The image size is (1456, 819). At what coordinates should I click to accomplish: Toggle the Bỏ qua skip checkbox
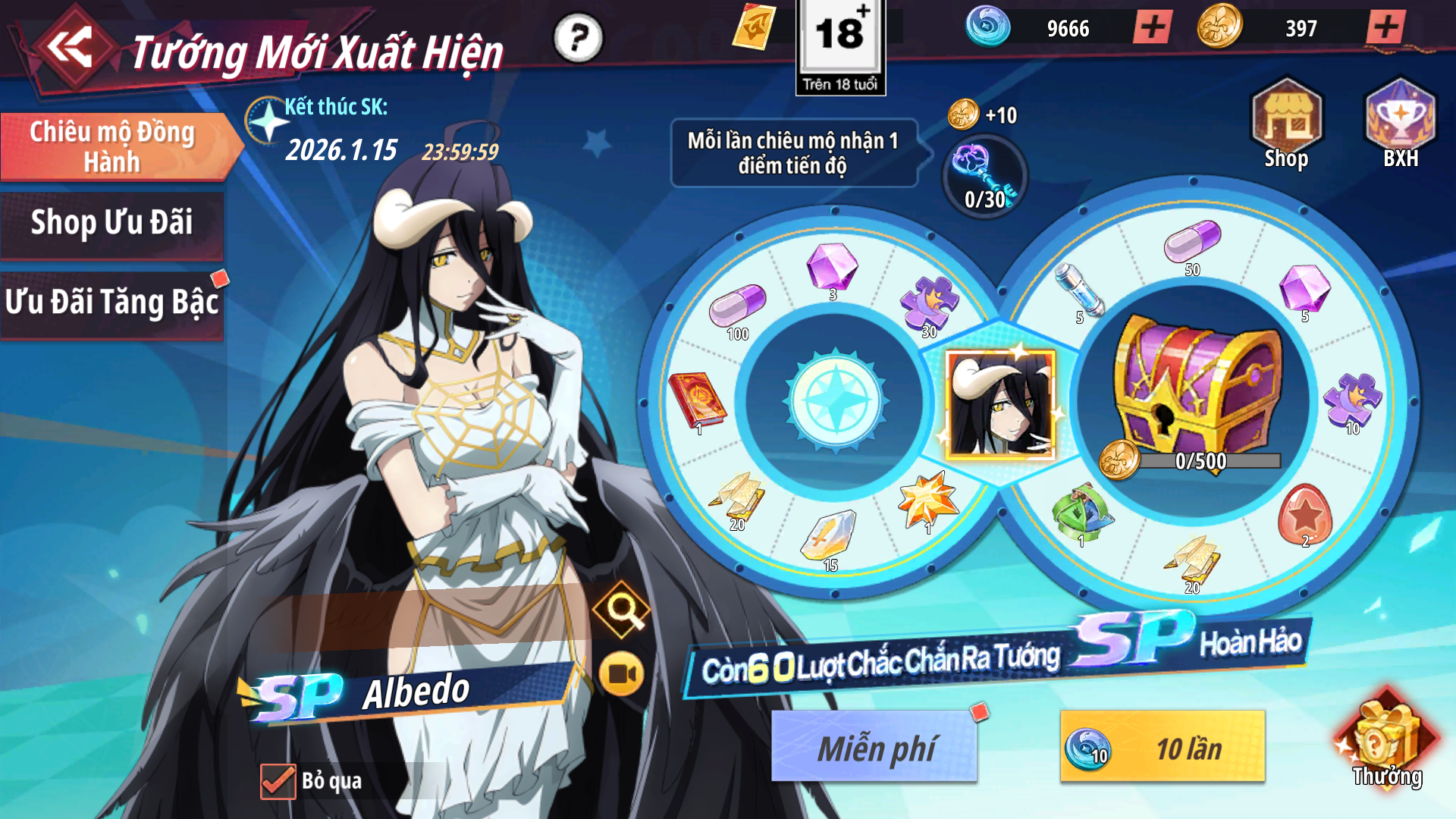(x=278, y=781)
